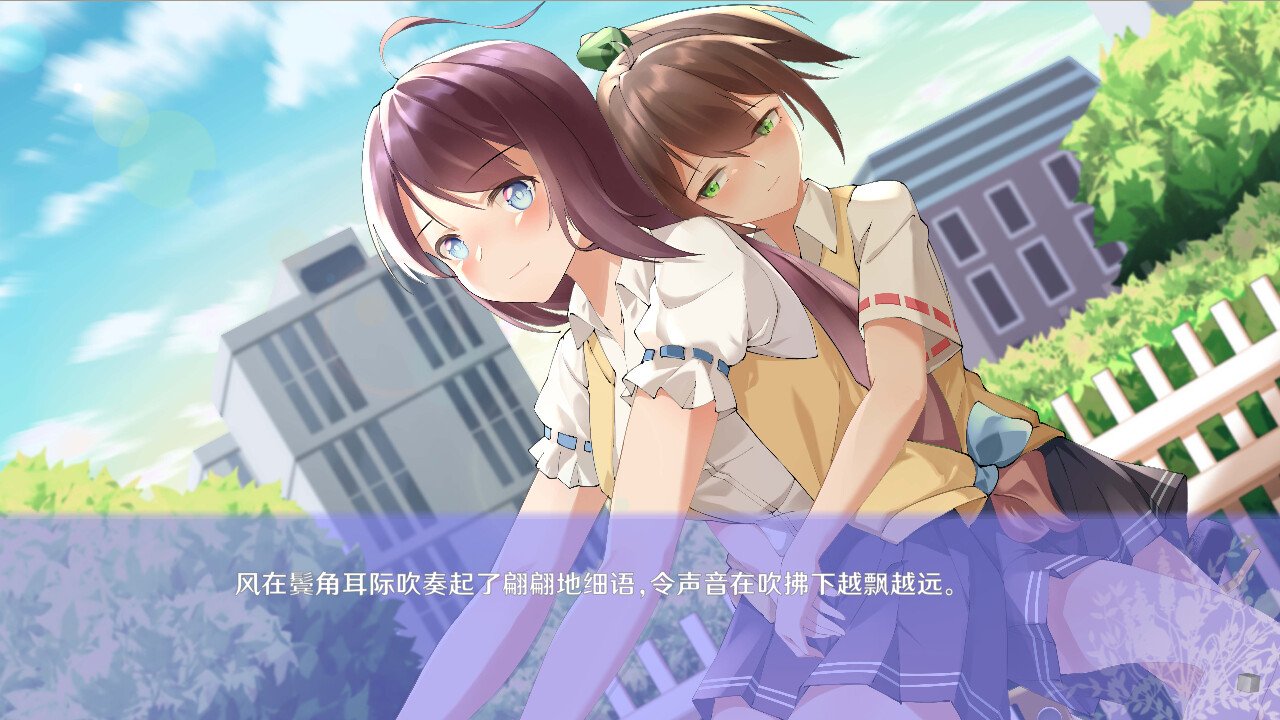Click the small cube icon in bottom-right corner
Screen dimensions: 1280x720
point(1248,682)
